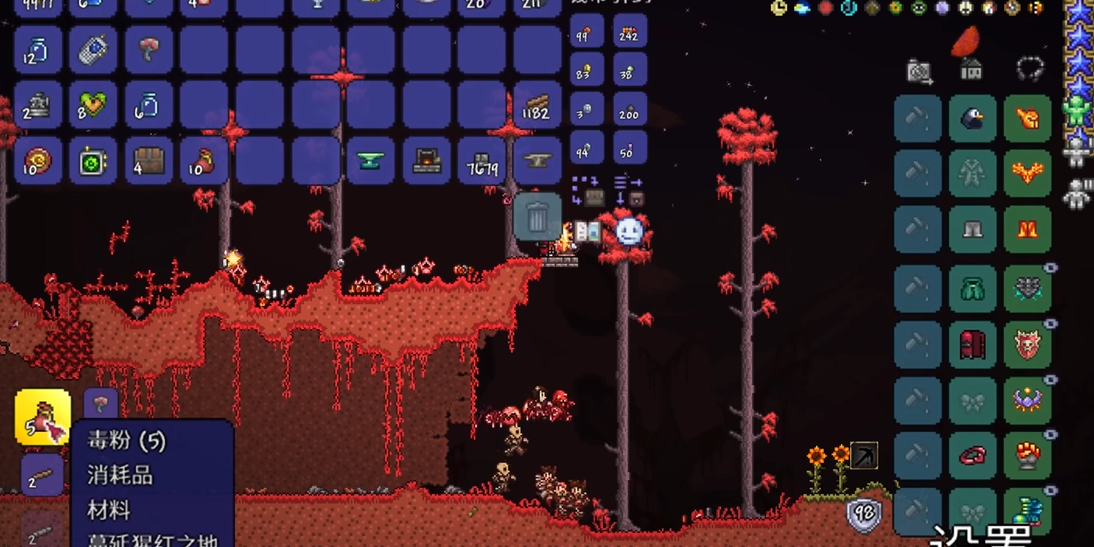Click the sort inventory button
This screenshot has height=547, width=1094.
coord(628,191)
